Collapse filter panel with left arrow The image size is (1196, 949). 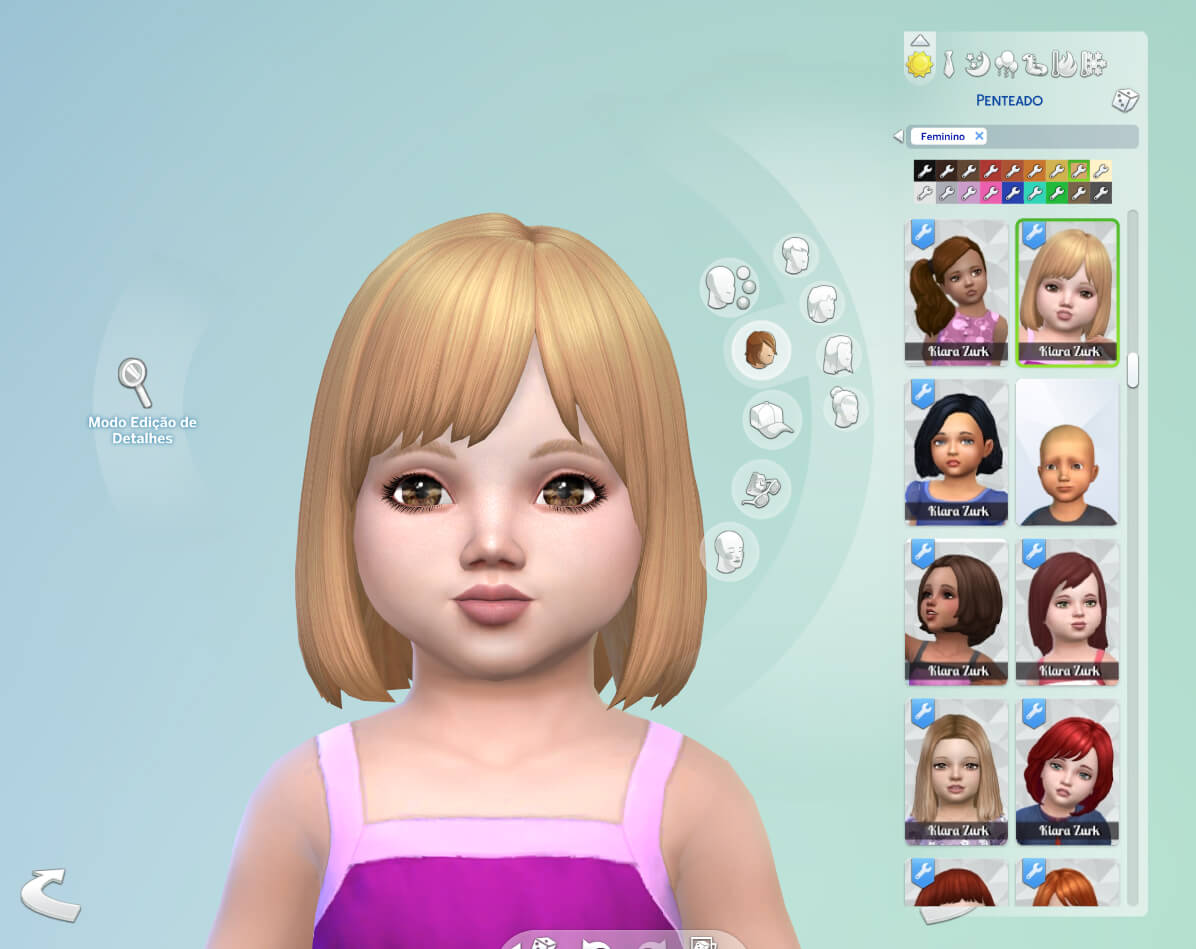[x=898, y=136]
